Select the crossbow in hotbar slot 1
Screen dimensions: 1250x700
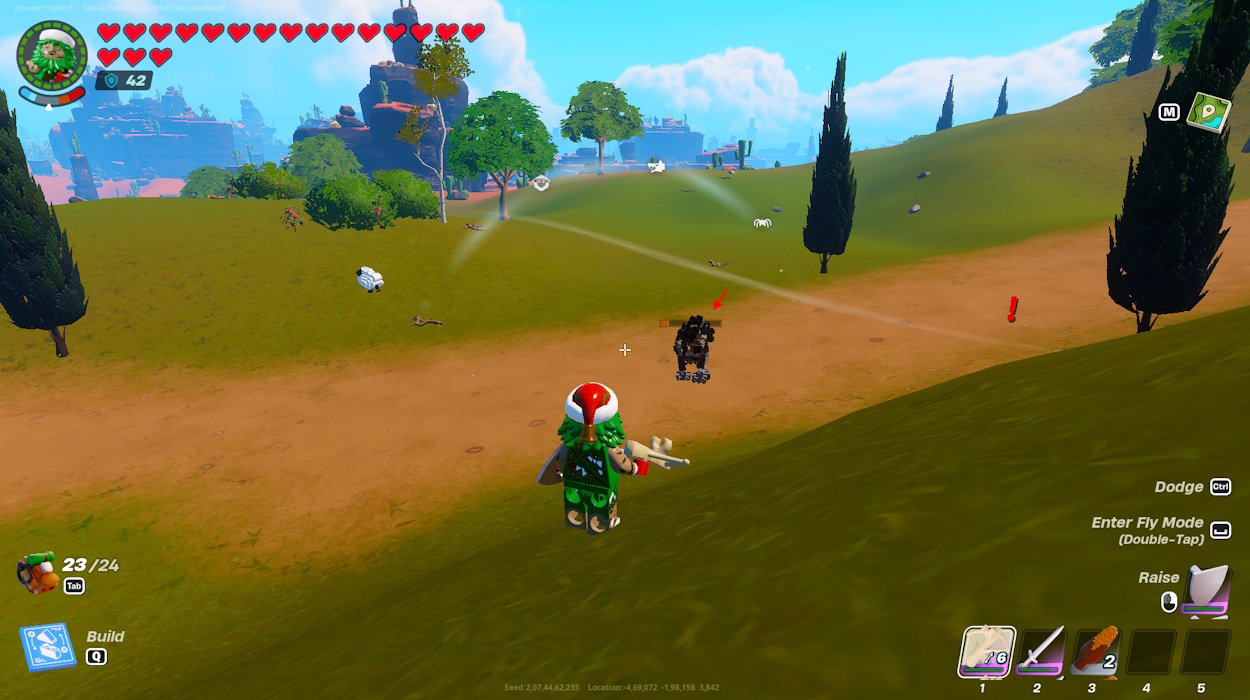pos(988,651)
